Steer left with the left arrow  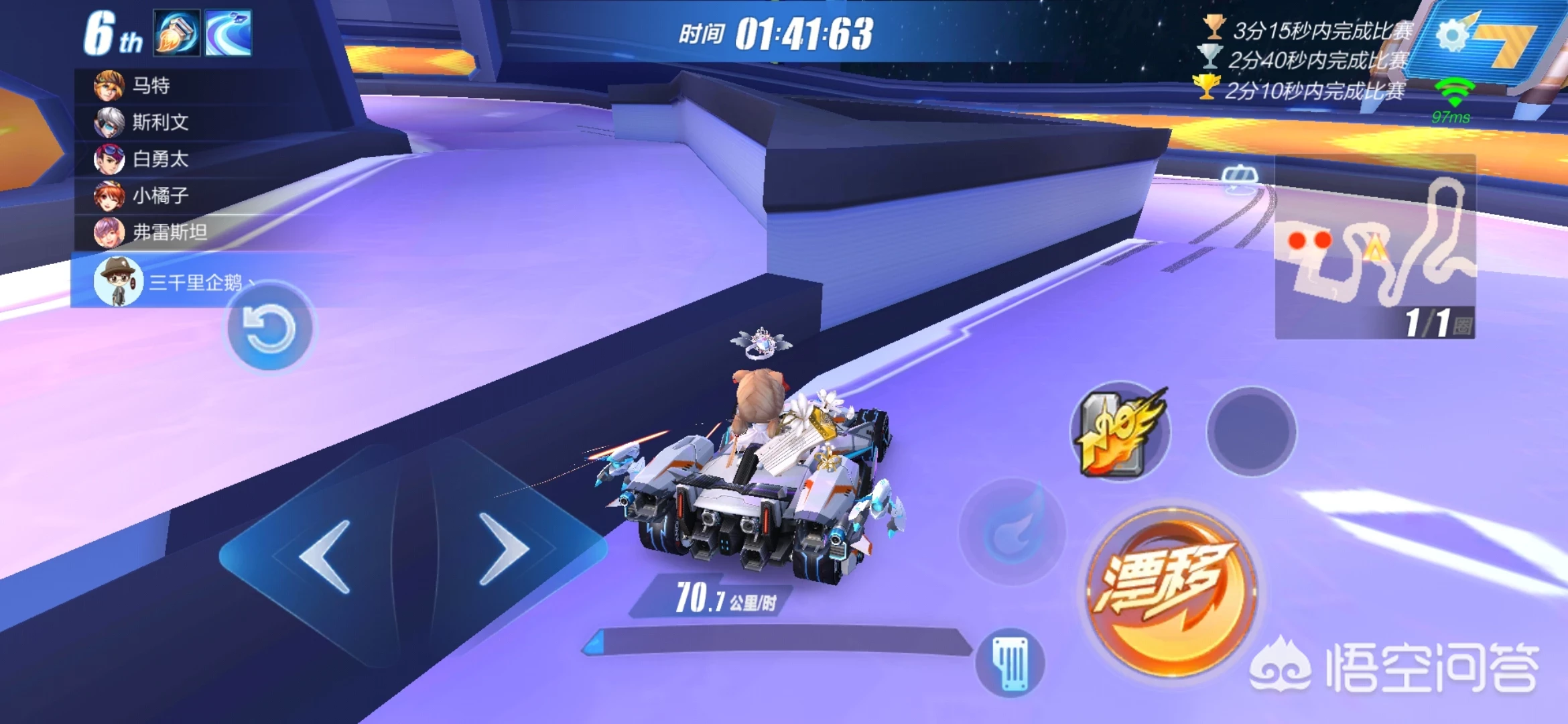(x=326, y=555)
